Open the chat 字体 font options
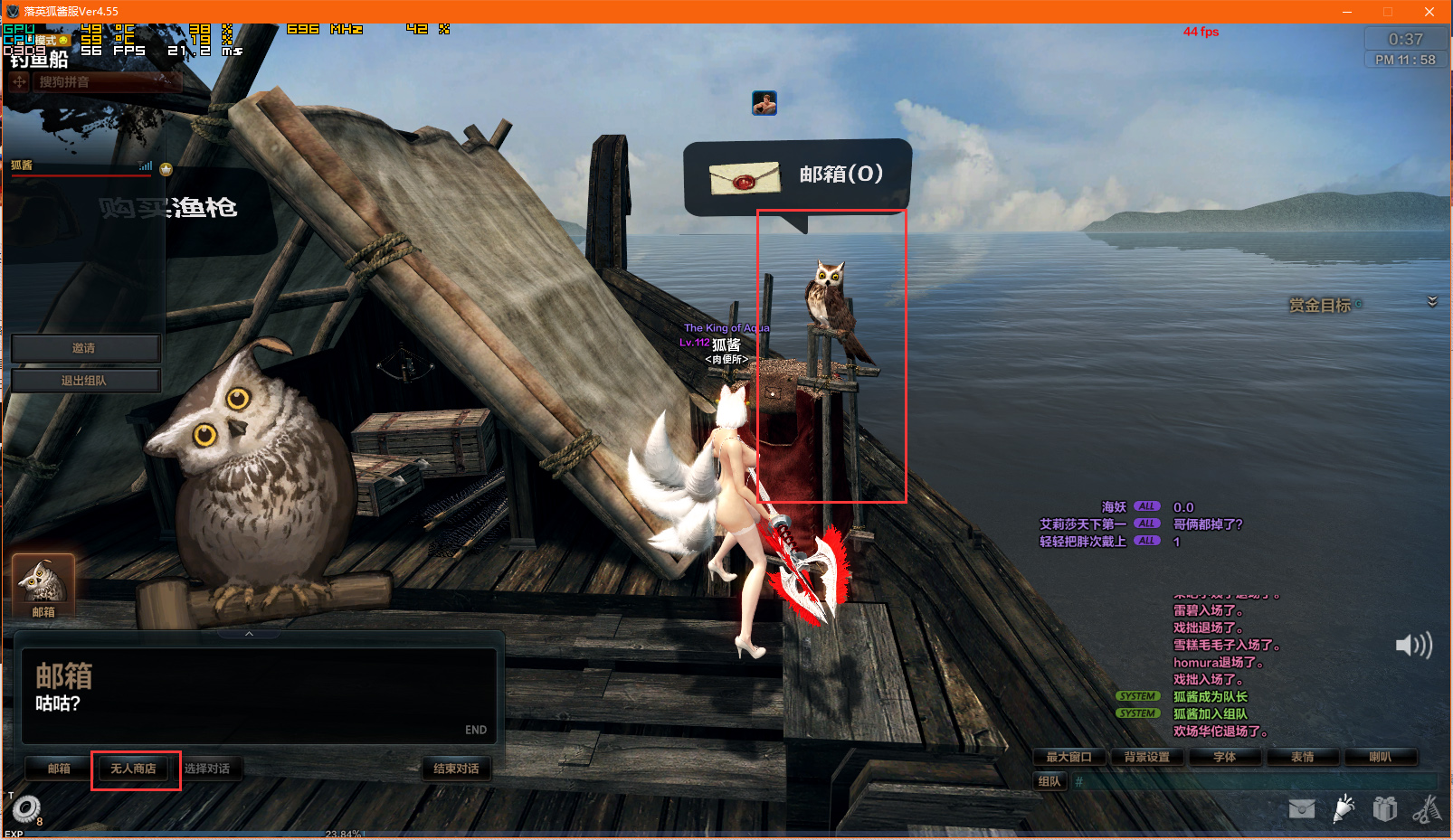 click(1224, 757)
